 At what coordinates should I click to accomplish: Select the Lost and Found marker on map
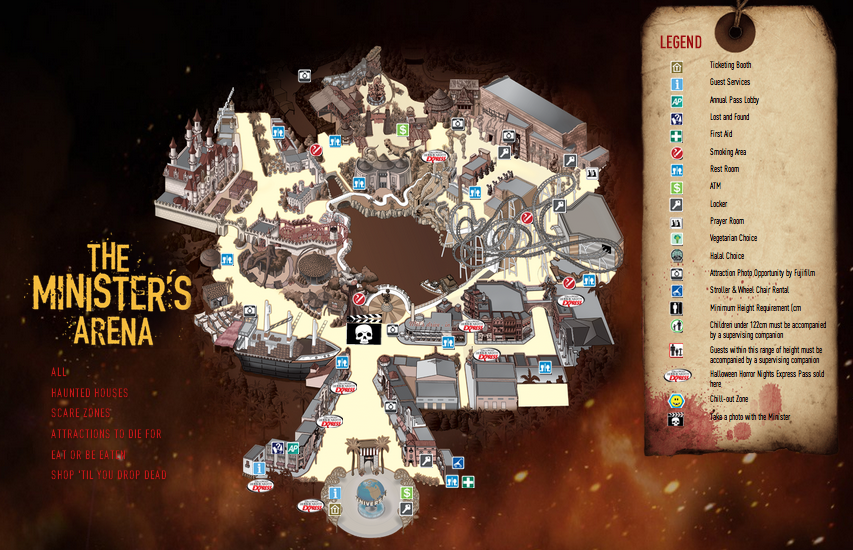(x=278, y=448)
